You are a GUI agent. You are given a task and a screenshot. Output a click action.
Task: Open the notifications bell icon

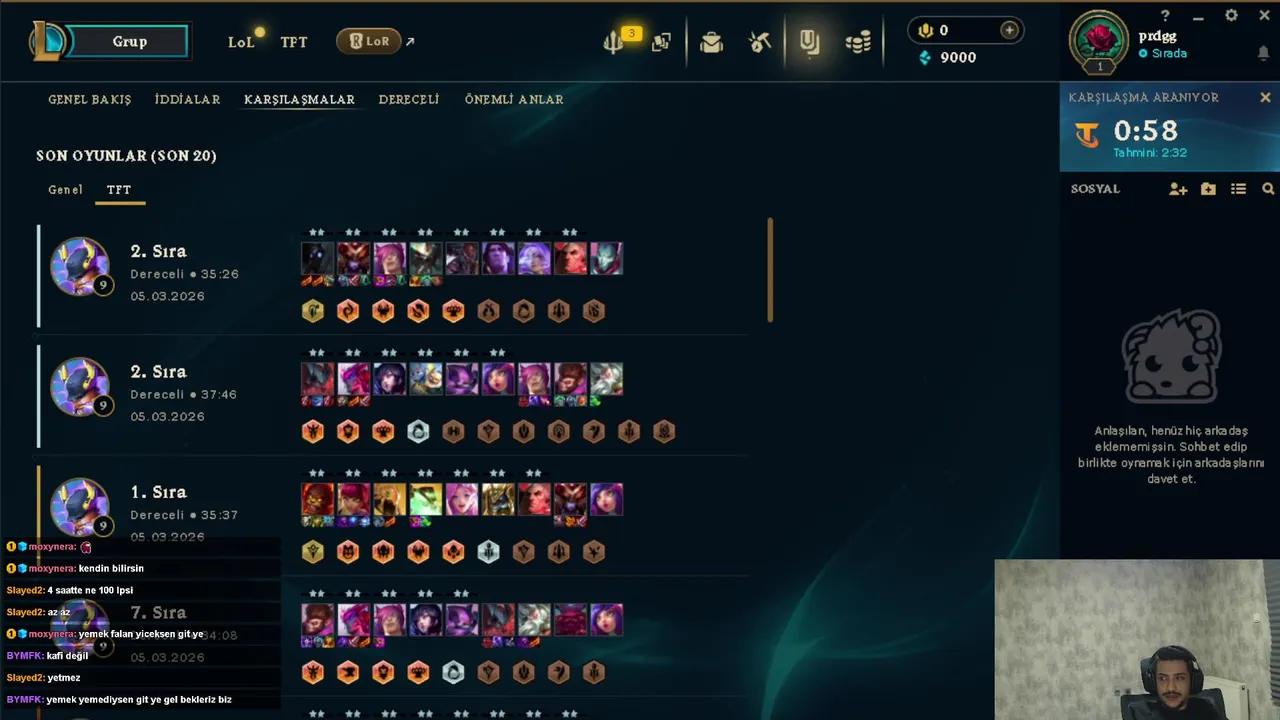click(x=1264, y=55)
